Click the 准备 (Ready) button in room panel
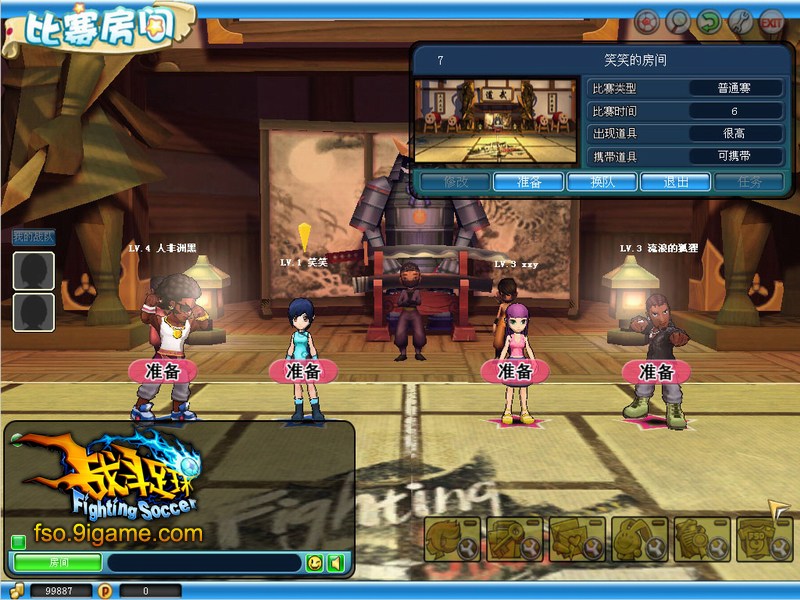Viewport: 800px width, 600px height. pyautogui.click(x=529, y=182)
